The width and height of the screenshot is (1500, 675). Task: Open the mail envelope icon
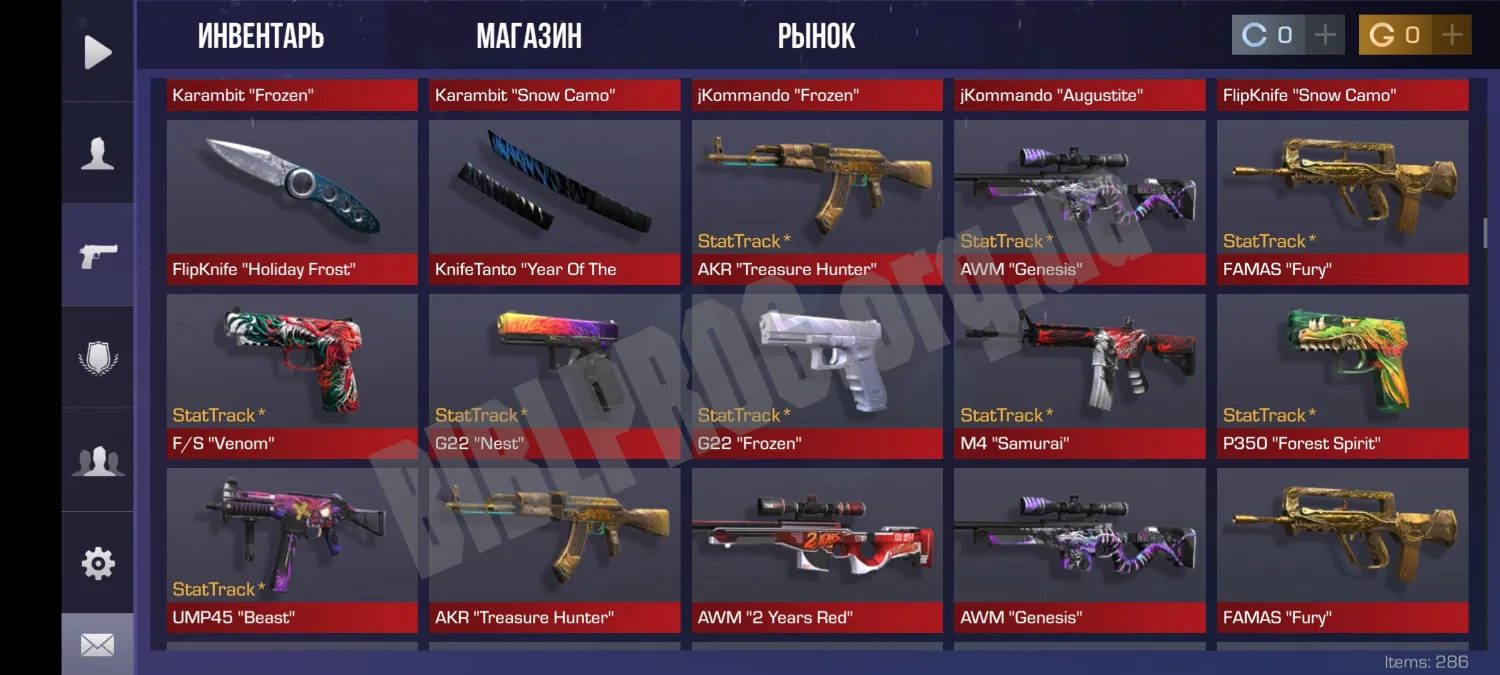point(97,646)
